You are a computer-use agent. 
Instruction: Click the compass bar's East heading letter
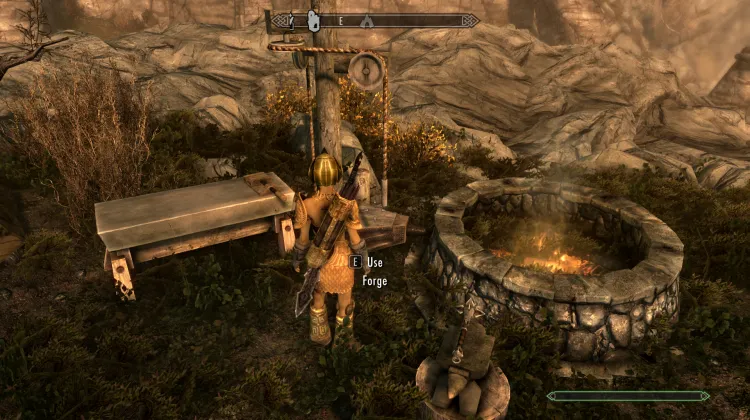(340, 20)
